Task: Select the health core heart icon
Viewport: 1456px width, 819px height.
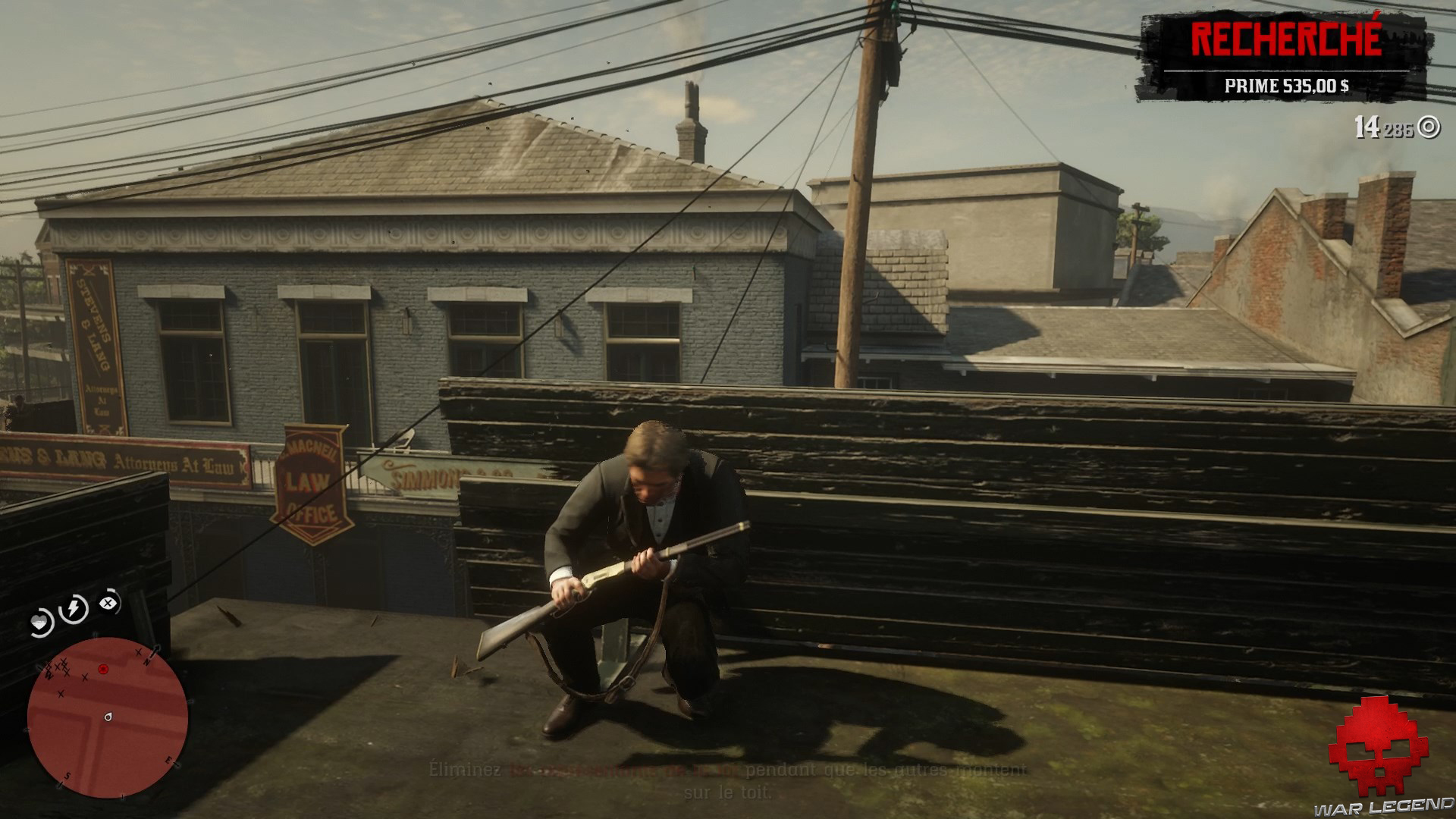Action: tap(39, 620)
